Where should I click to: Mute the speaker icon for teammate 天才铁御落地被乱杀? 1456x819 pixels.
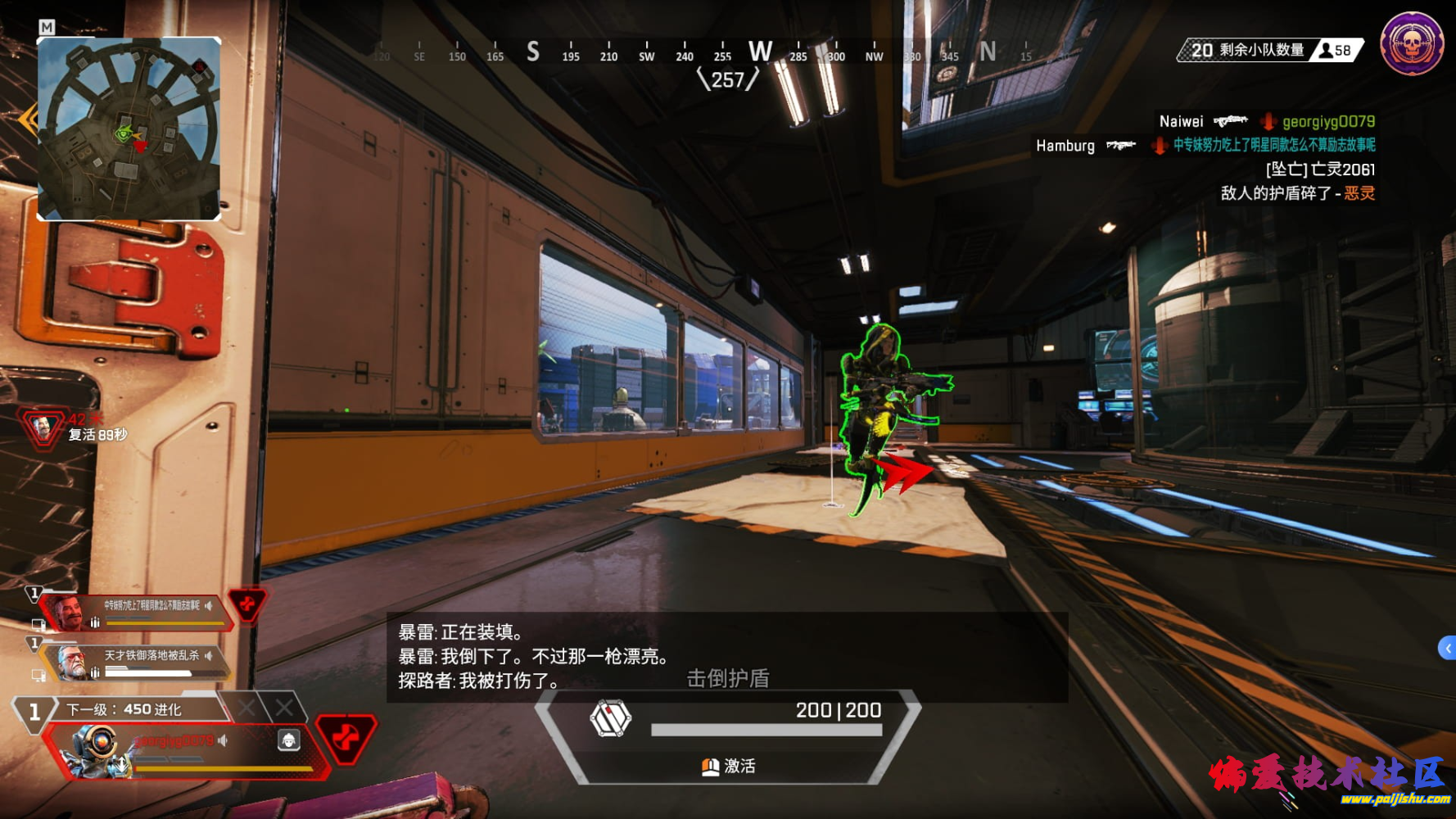pos(209,655)
